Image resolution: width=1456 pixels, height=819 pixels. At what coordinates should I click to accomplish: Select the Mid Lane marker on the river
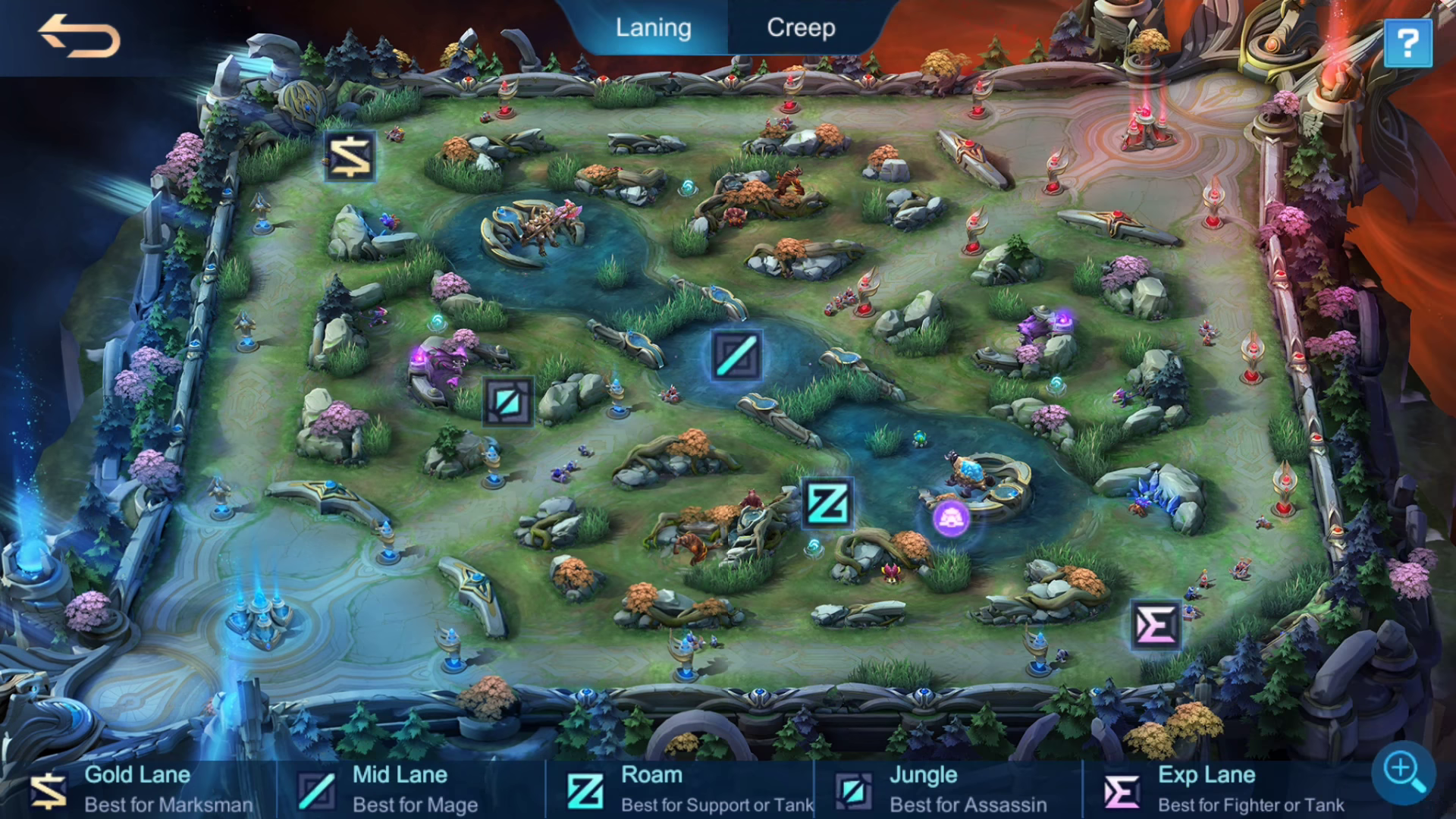point(736,355)
